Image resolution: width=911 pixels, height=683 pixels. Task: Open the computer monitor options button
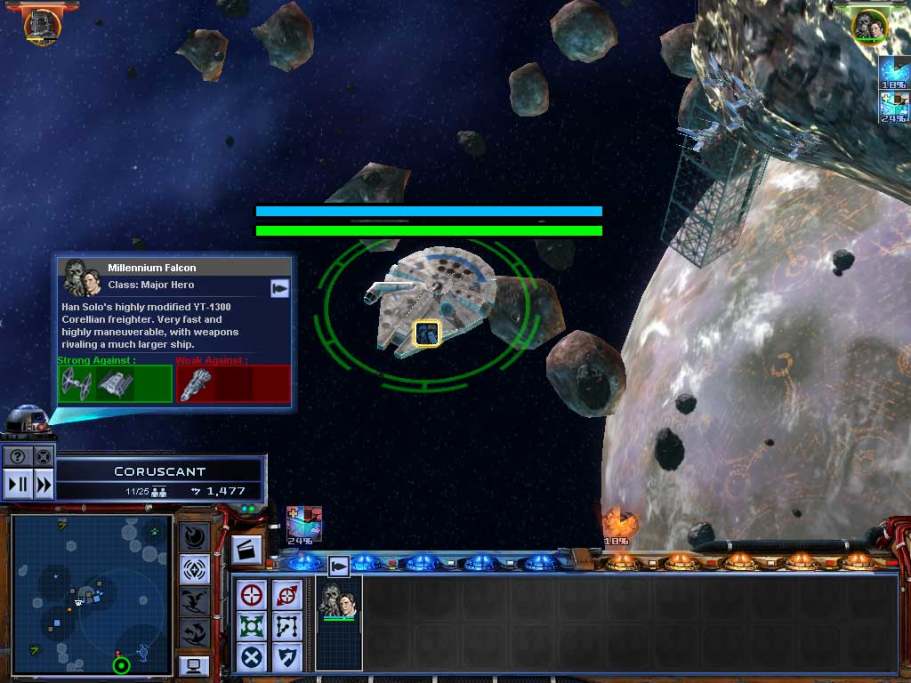[194, 665]
